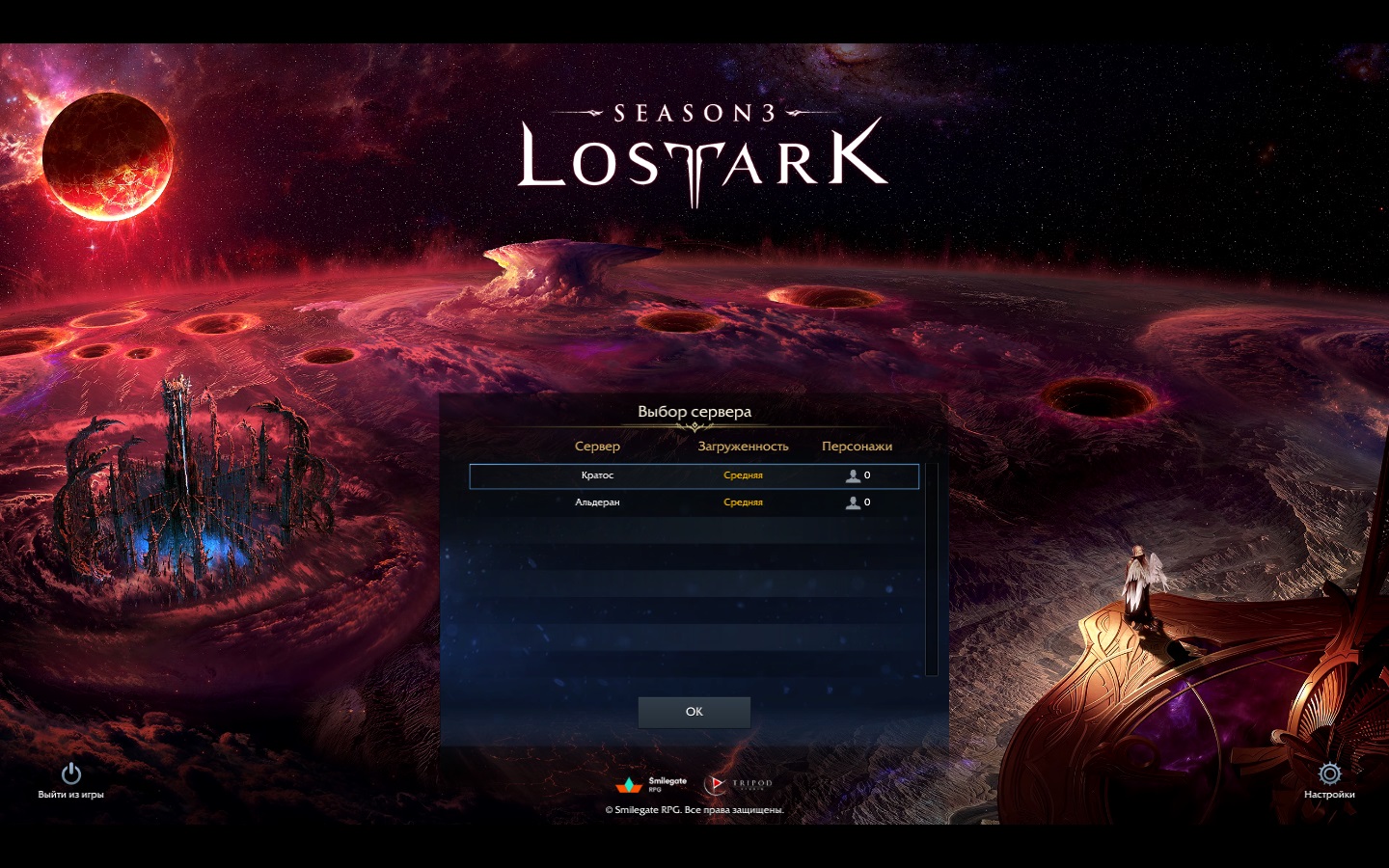1389x868 pixels.
Task: Click the server list scrollbar
Action: pyautogui.click(x=931, y=569)
